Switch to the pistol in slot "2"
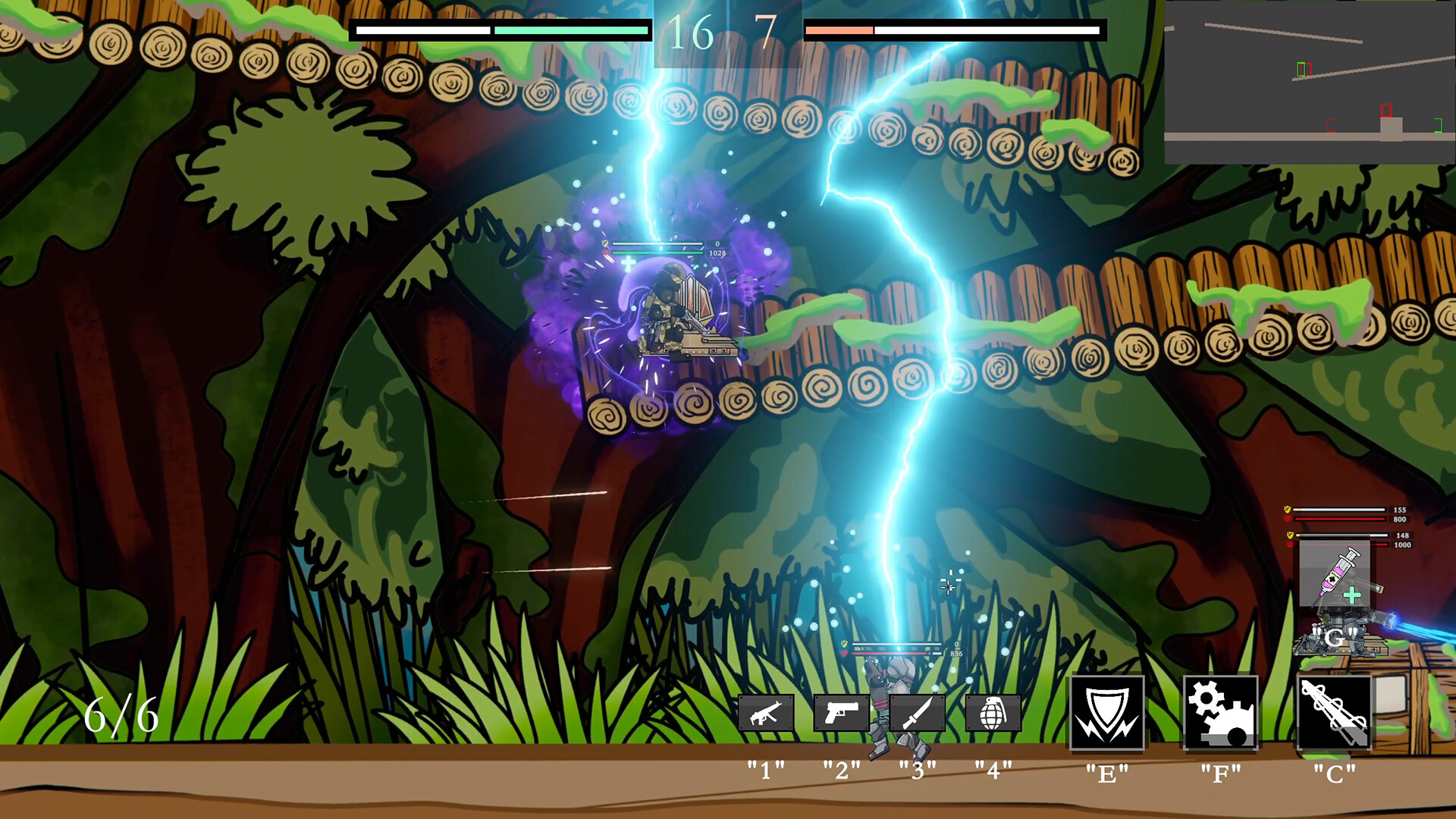Image resolution: width=1456 pixels, height=819 pixels. 842,714
